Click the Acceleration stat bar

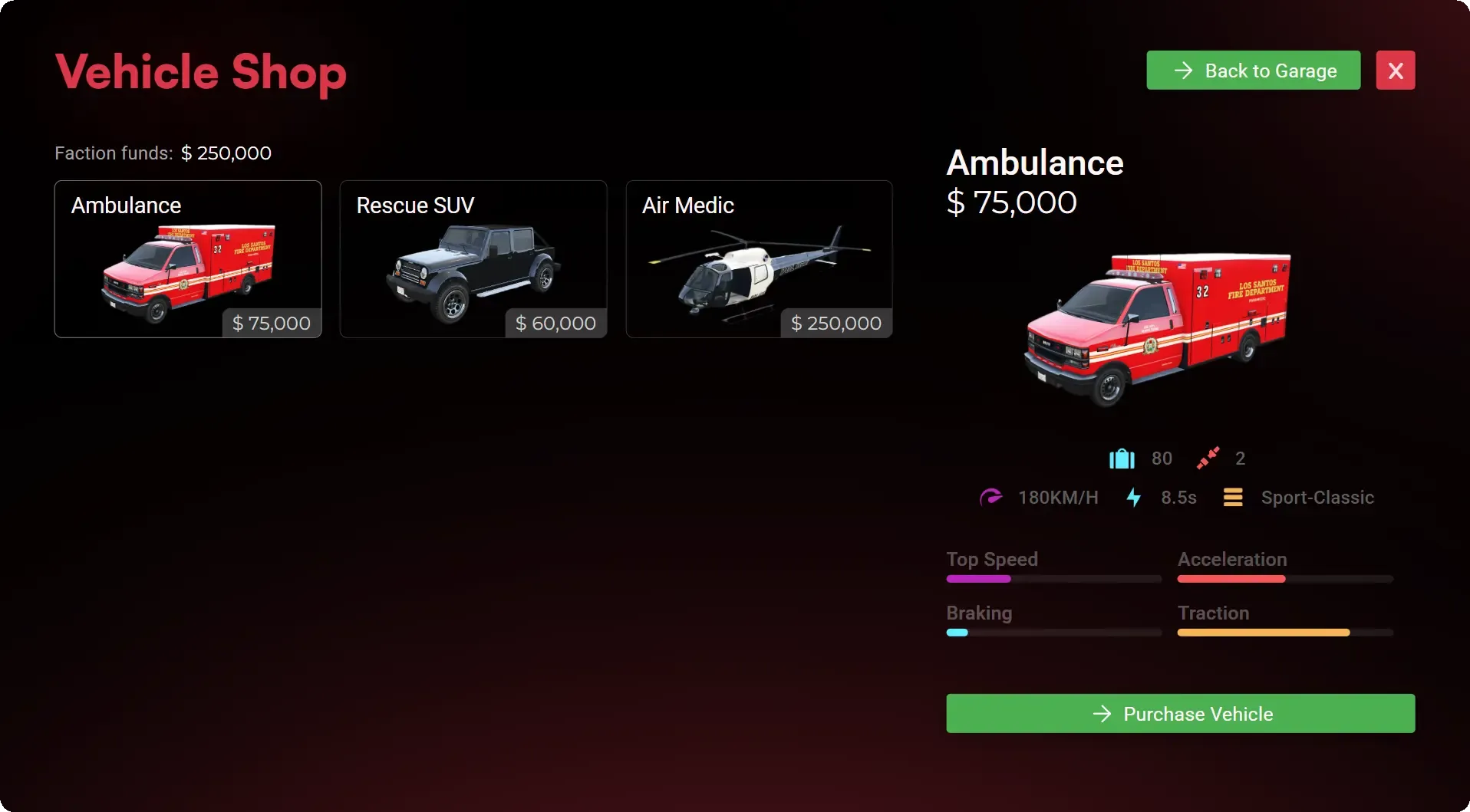click(1284, 579)
